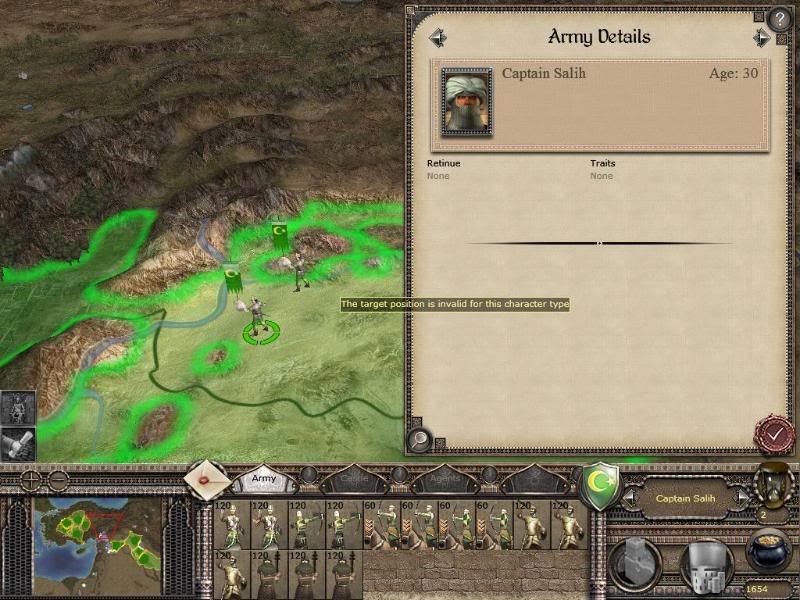Viewport: 800px width, 600px height.
Task: Zoom out the minimap with the minus button
Action: (59, 479)
